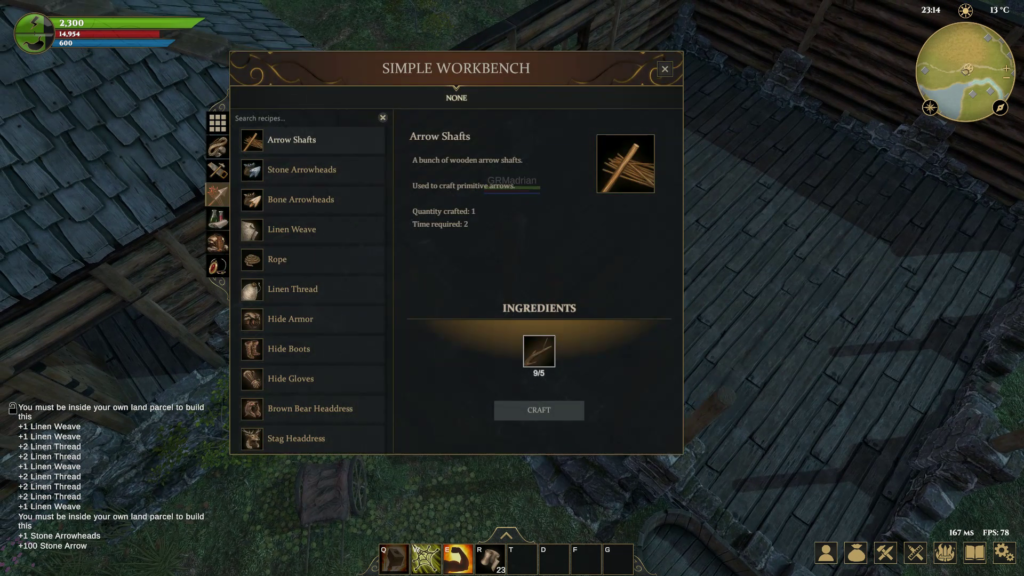This screenshot has width=1024, height=576.
Task: Select the Stone Arrowheads recipe
Action: click(x=312, y=170)
